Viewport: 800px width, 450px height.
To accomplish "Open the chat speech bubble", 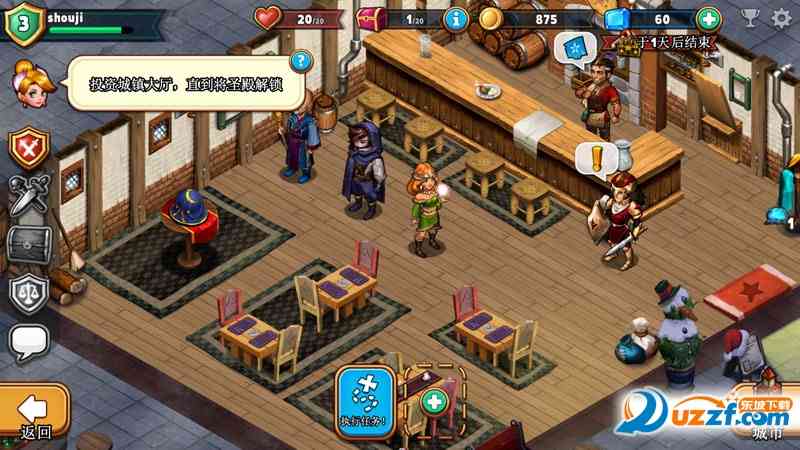I will tap(29, 342).
